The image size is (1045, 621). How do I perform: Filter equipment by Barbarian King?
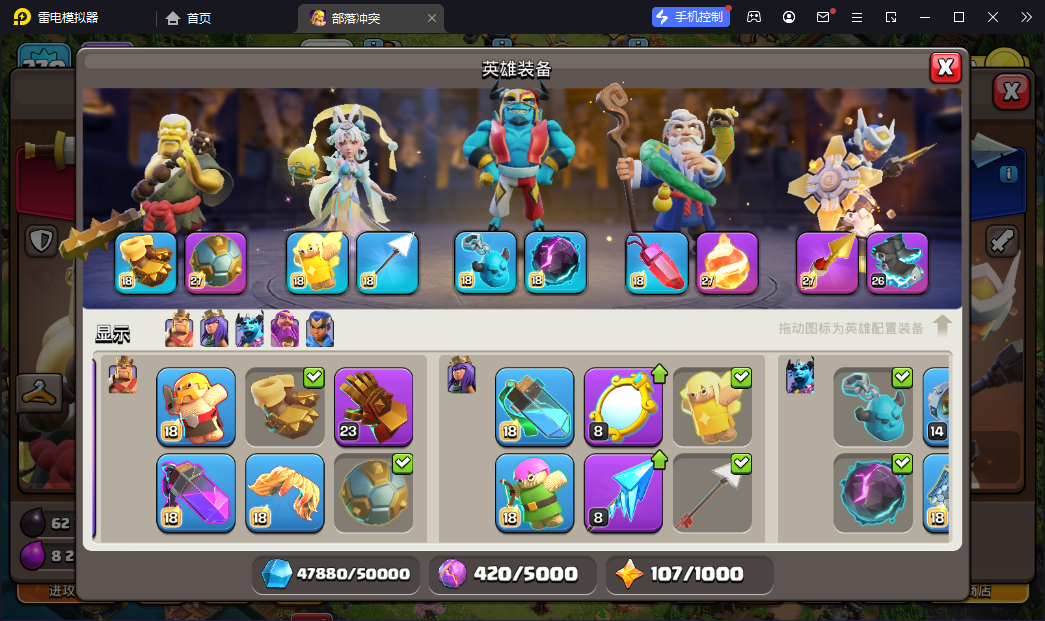(180, 329)
